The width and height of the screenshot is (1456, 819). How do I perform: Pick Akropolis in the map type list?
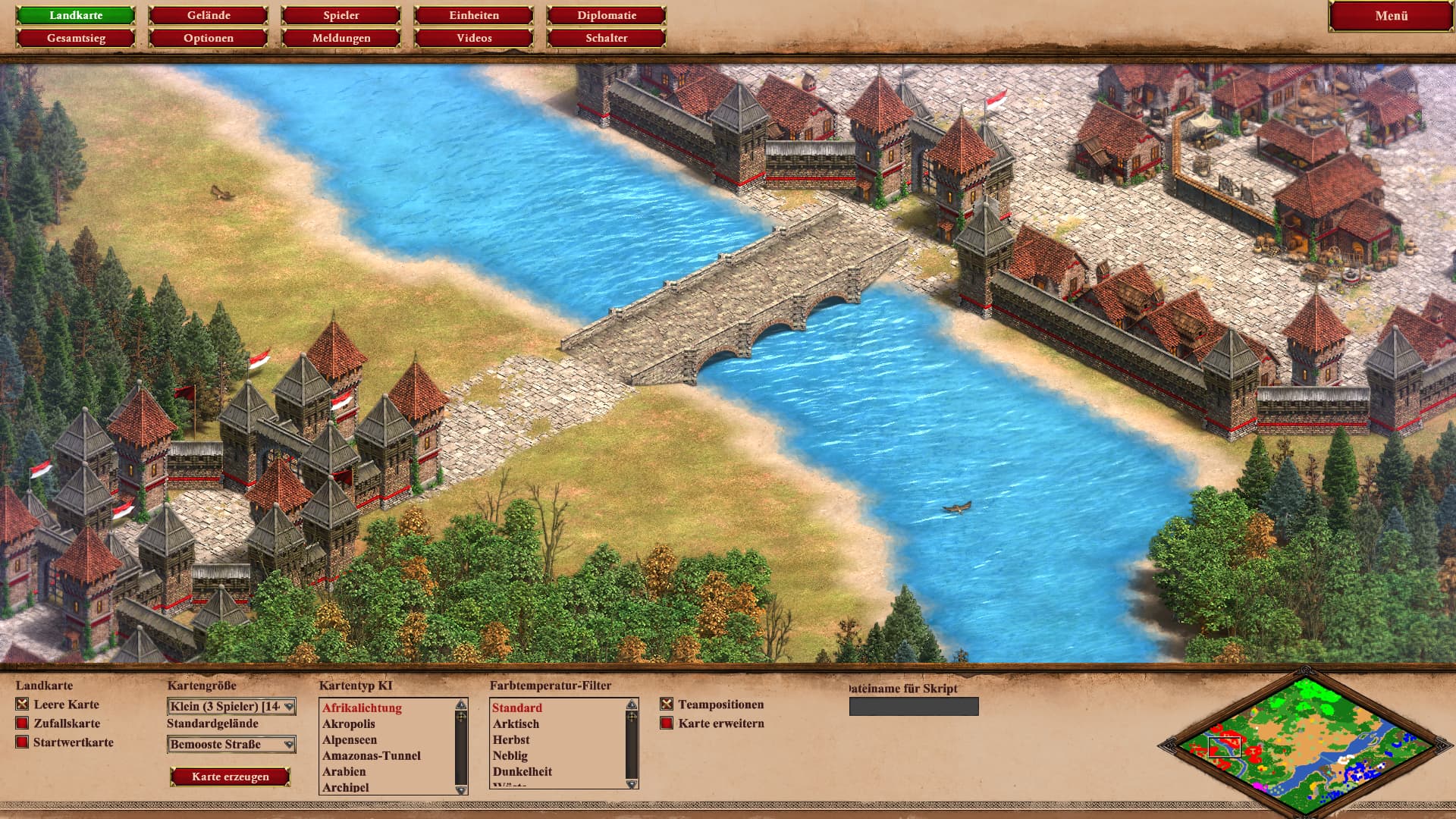349,724
